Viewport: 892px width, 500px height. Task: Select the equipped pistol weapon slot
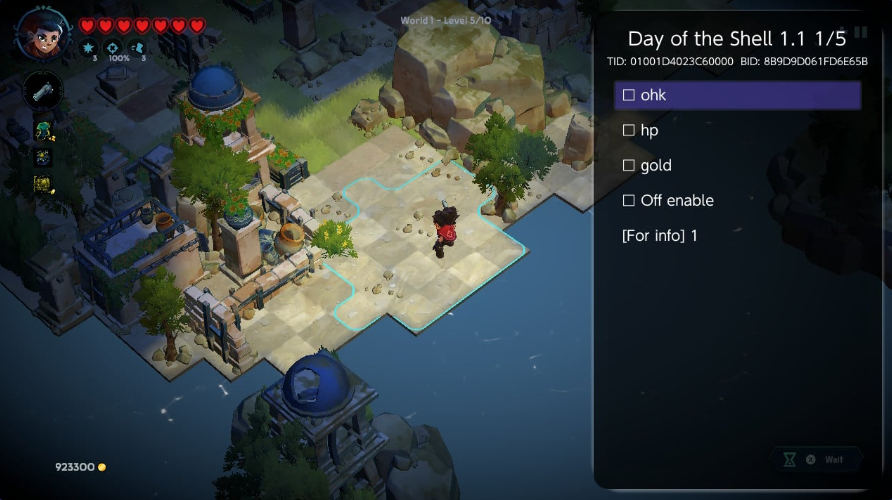[43, 92]
